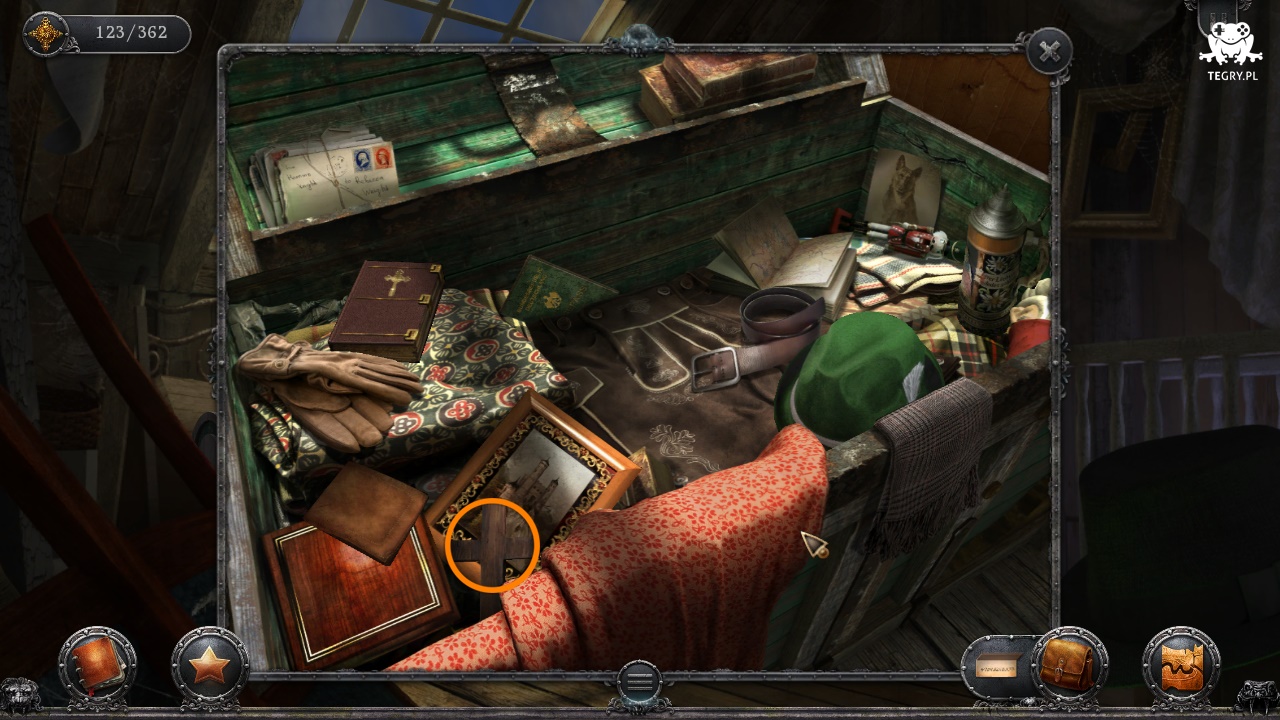Open the journal book icon
Image resolution: width=1280 pixels, height=720 pixels.
97,664
